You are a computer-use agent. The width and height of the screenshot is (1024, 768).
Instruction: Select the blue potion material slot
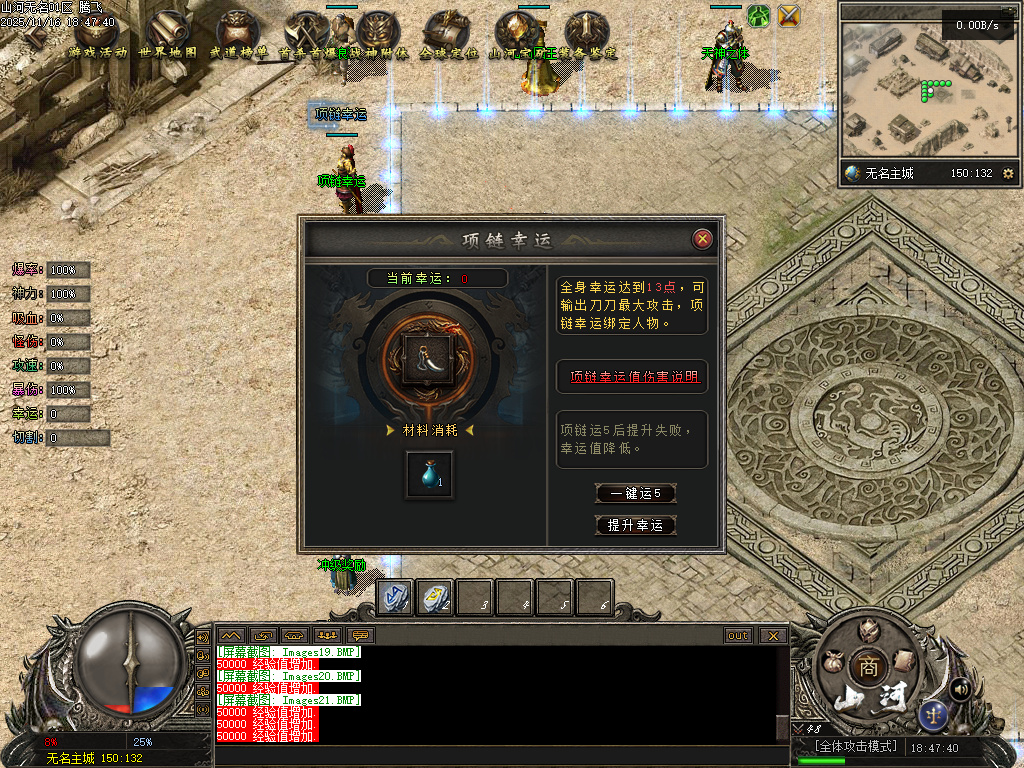point(429,475)
